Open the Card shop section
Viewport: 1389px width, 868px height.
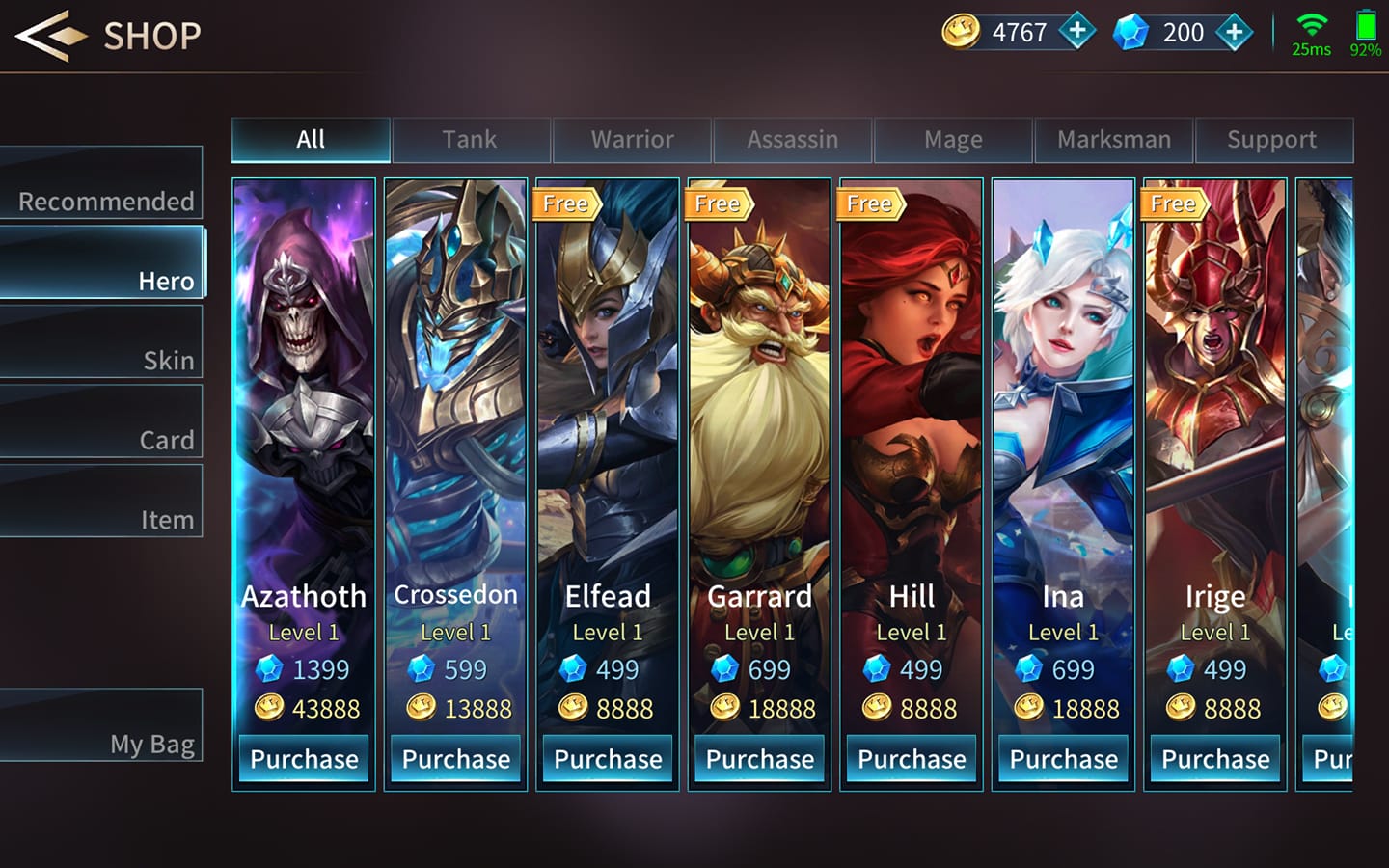coord(101,422)
